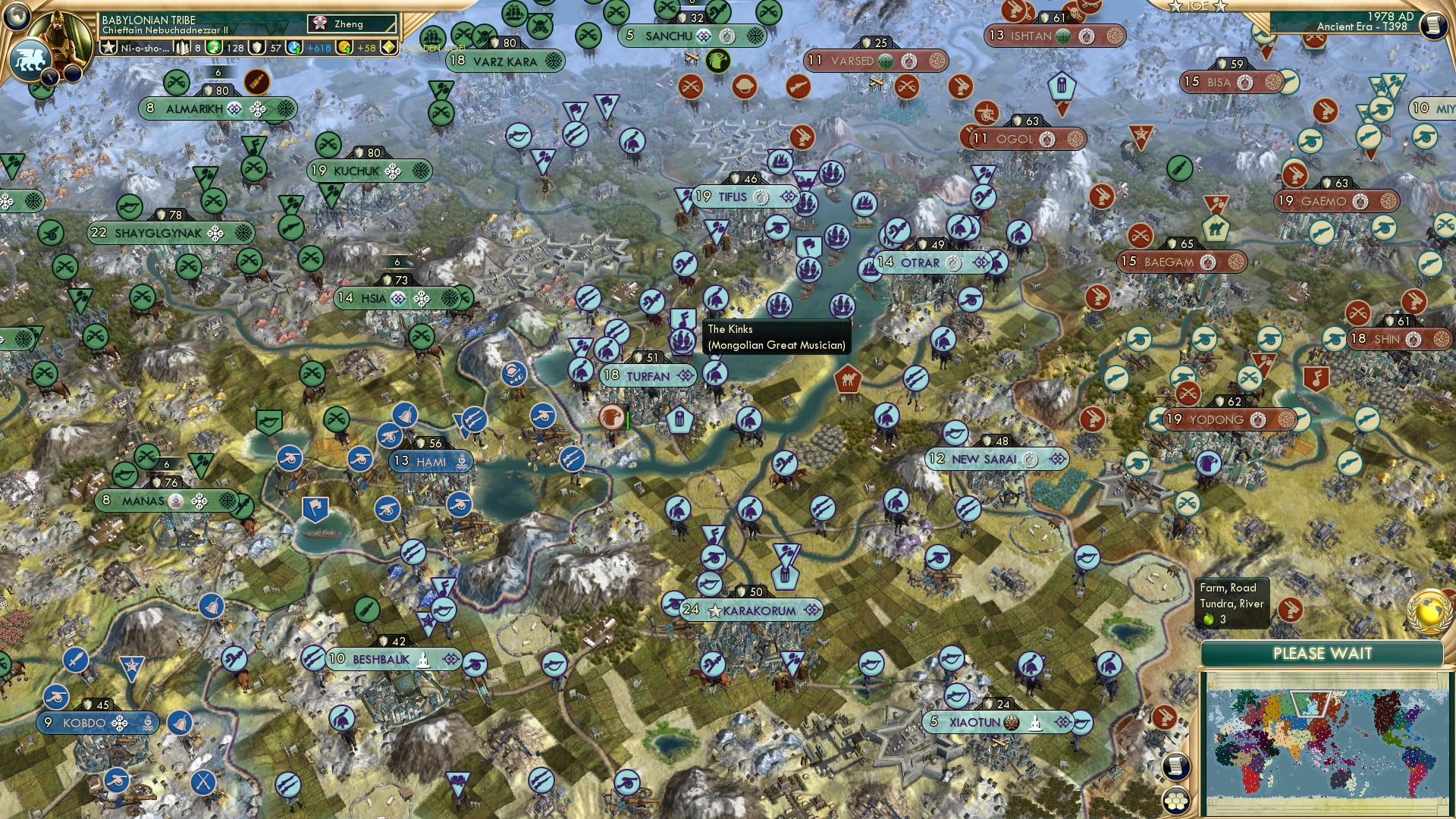The image size is (1456, 819).
Task: Open the science beaker showing +618
Action: [x=294, y=48]
